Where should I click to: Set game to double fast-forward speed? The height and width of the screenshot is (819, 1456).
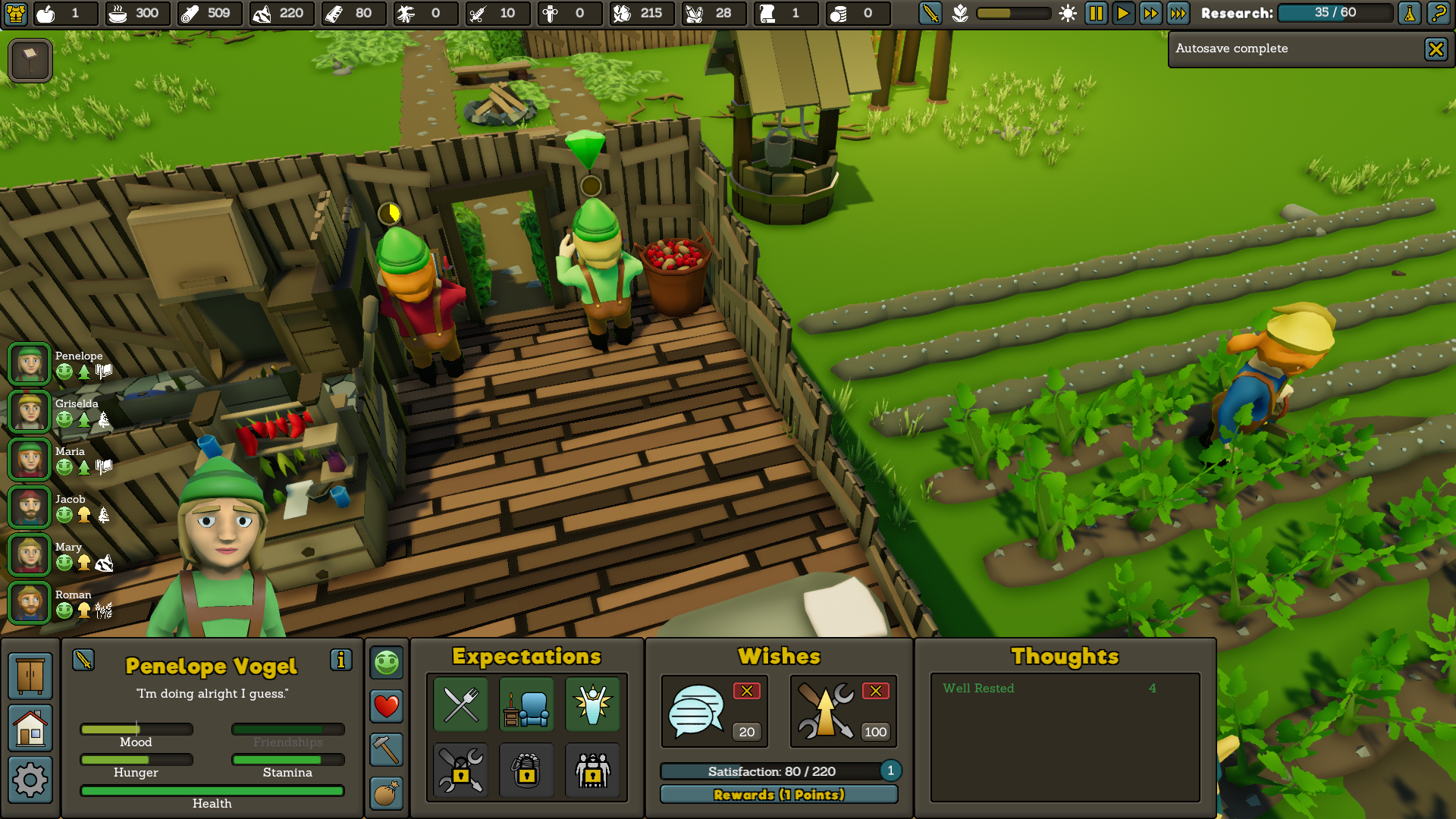[1150, 13]
